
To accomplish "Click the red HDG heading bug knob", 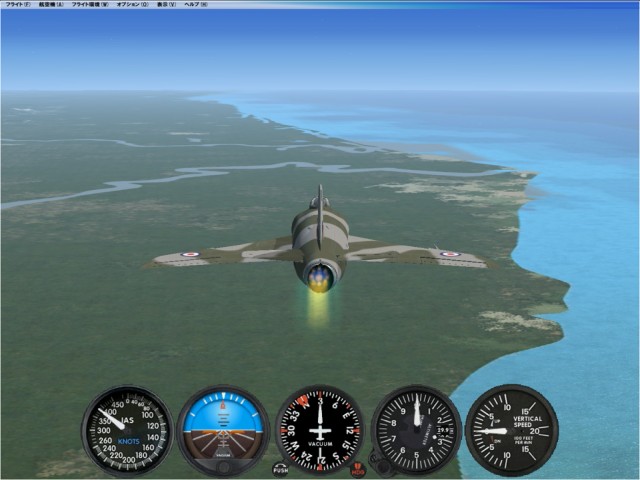I will tap(358, 468).
